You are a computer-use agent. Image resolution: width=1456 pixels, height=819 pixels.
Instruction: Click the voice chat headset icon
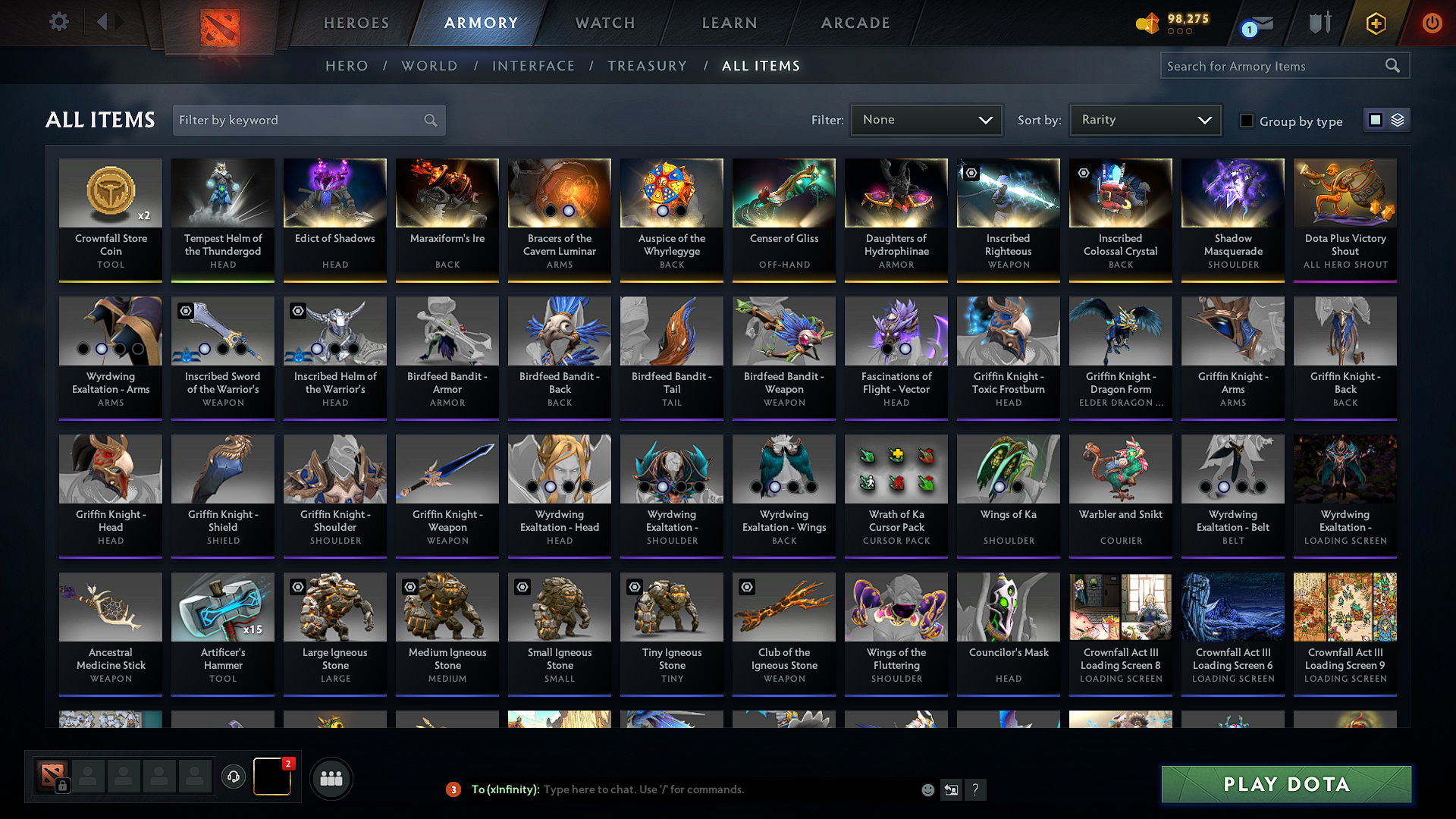[234, 777]
